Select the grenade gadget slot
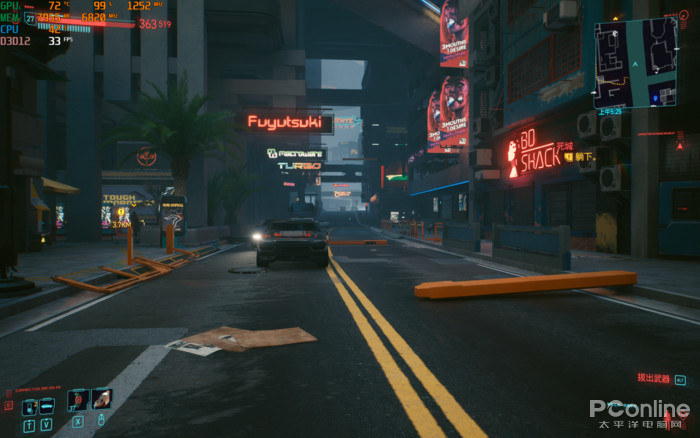 [x=101, y=400]
